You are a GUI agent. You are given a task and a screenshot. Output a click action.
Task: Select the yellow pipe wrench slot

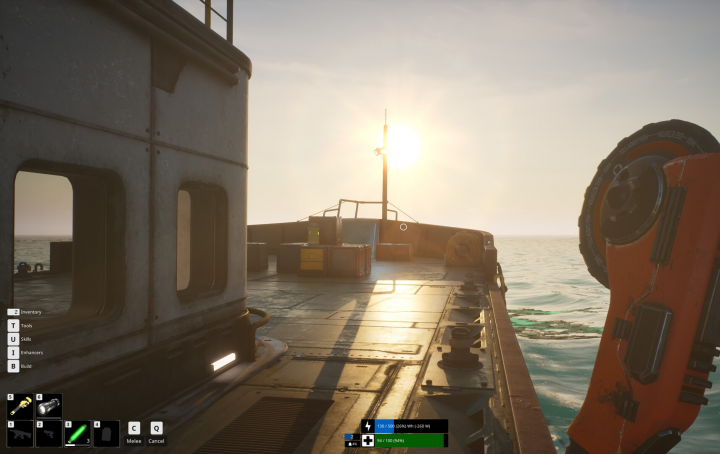click(x=20, y=405)
